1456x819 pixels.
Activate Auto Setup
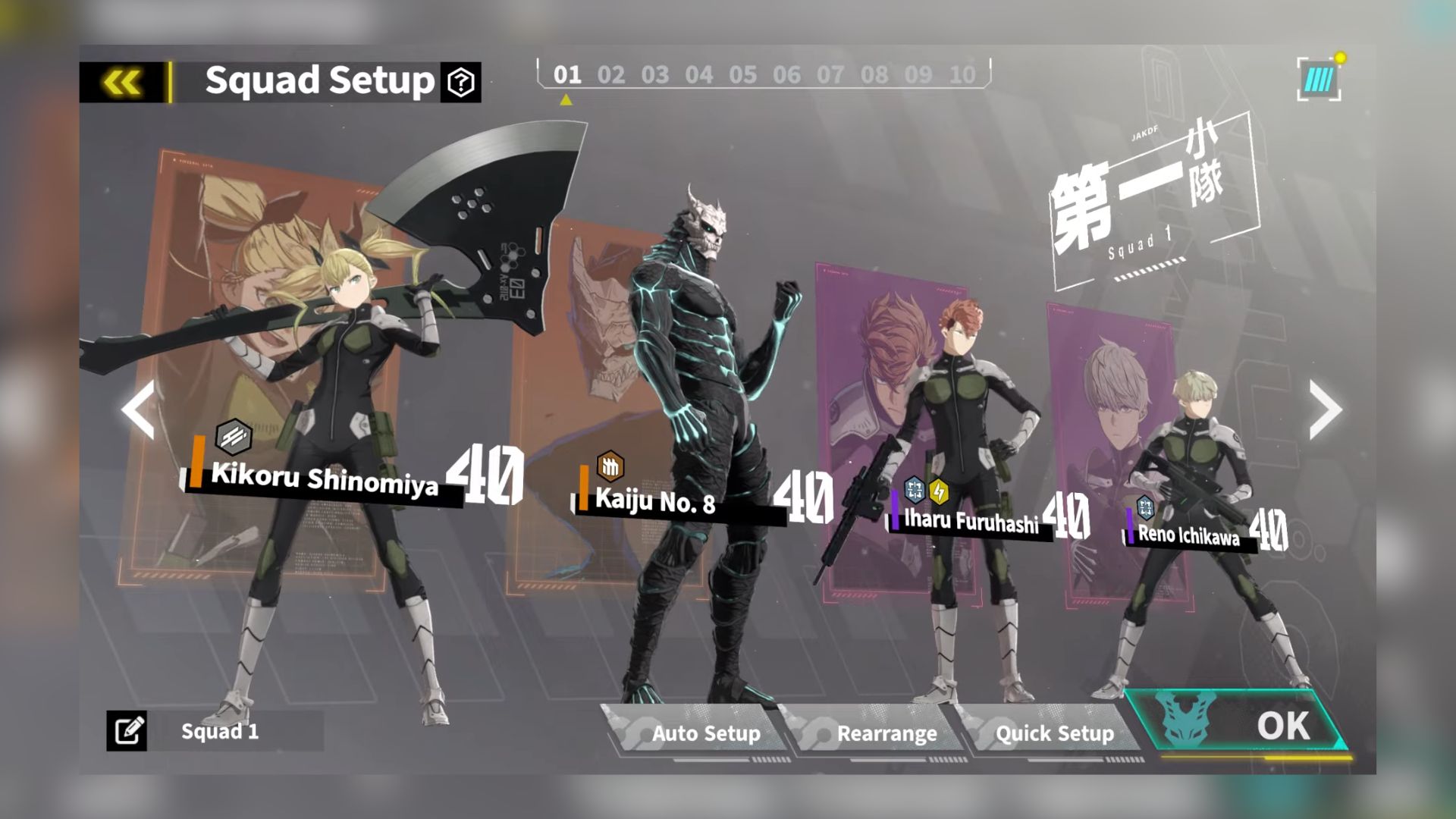tap(704, 733)
